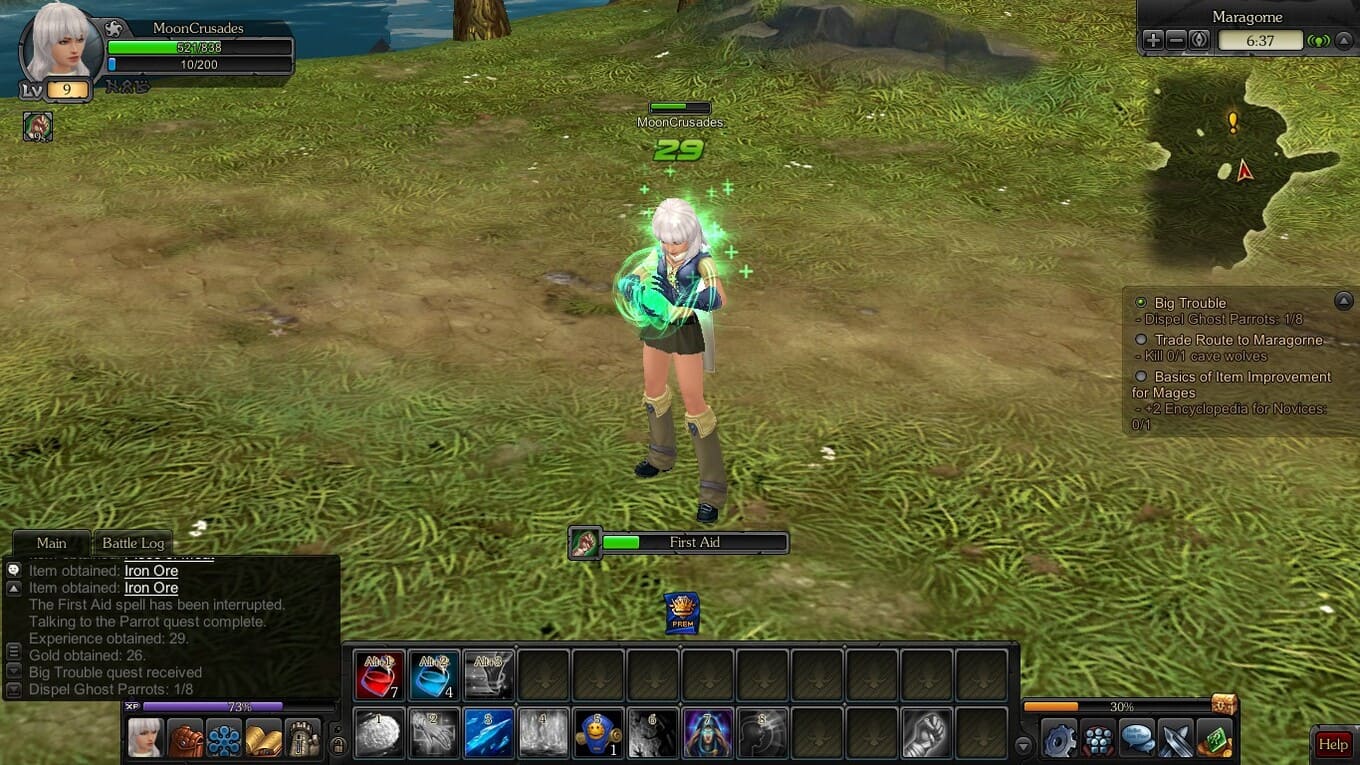Activate the smiley badge skill slot

(x=598, y=733)
